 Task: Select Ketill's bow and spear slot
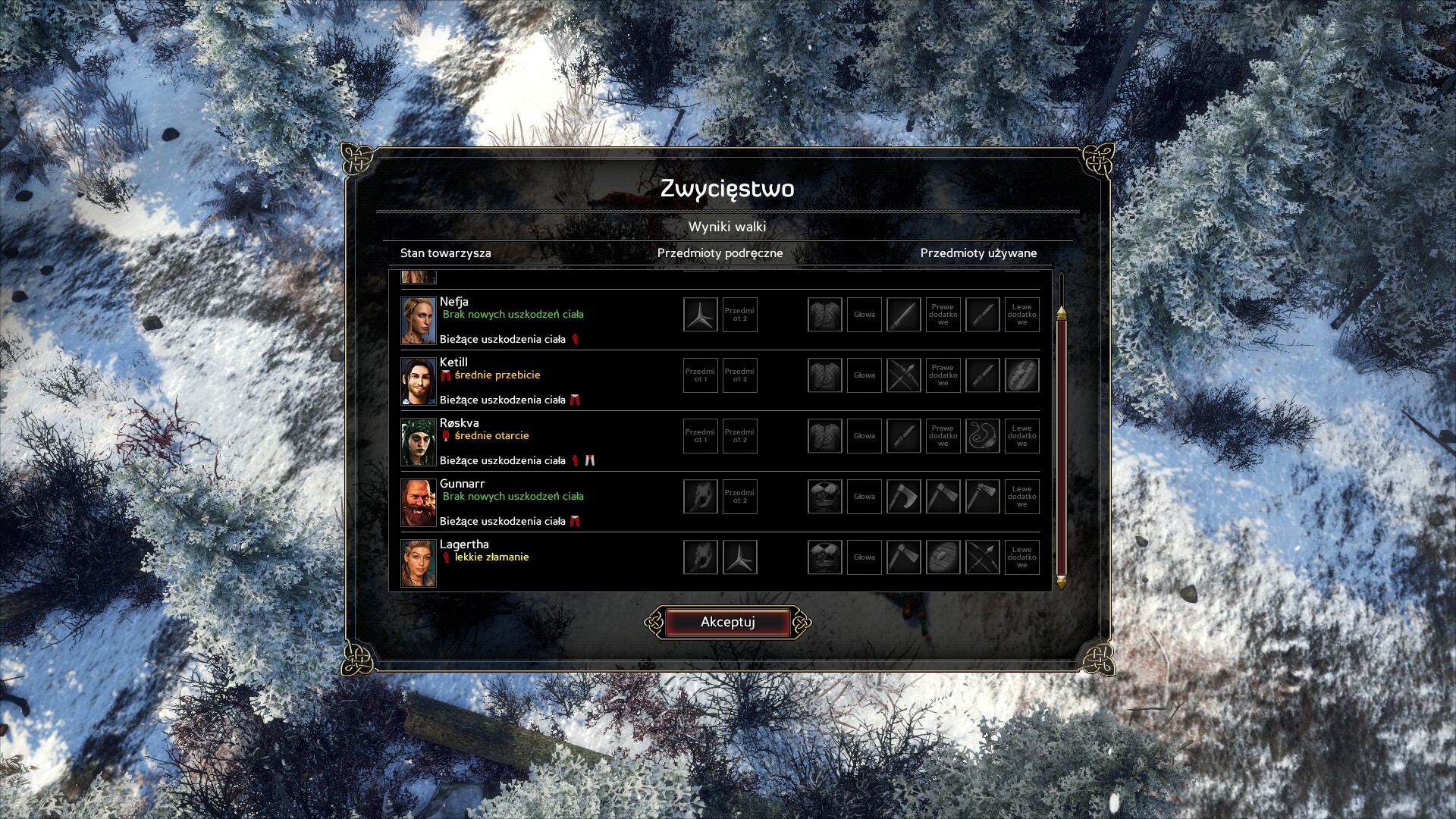[x=903, y=375]
